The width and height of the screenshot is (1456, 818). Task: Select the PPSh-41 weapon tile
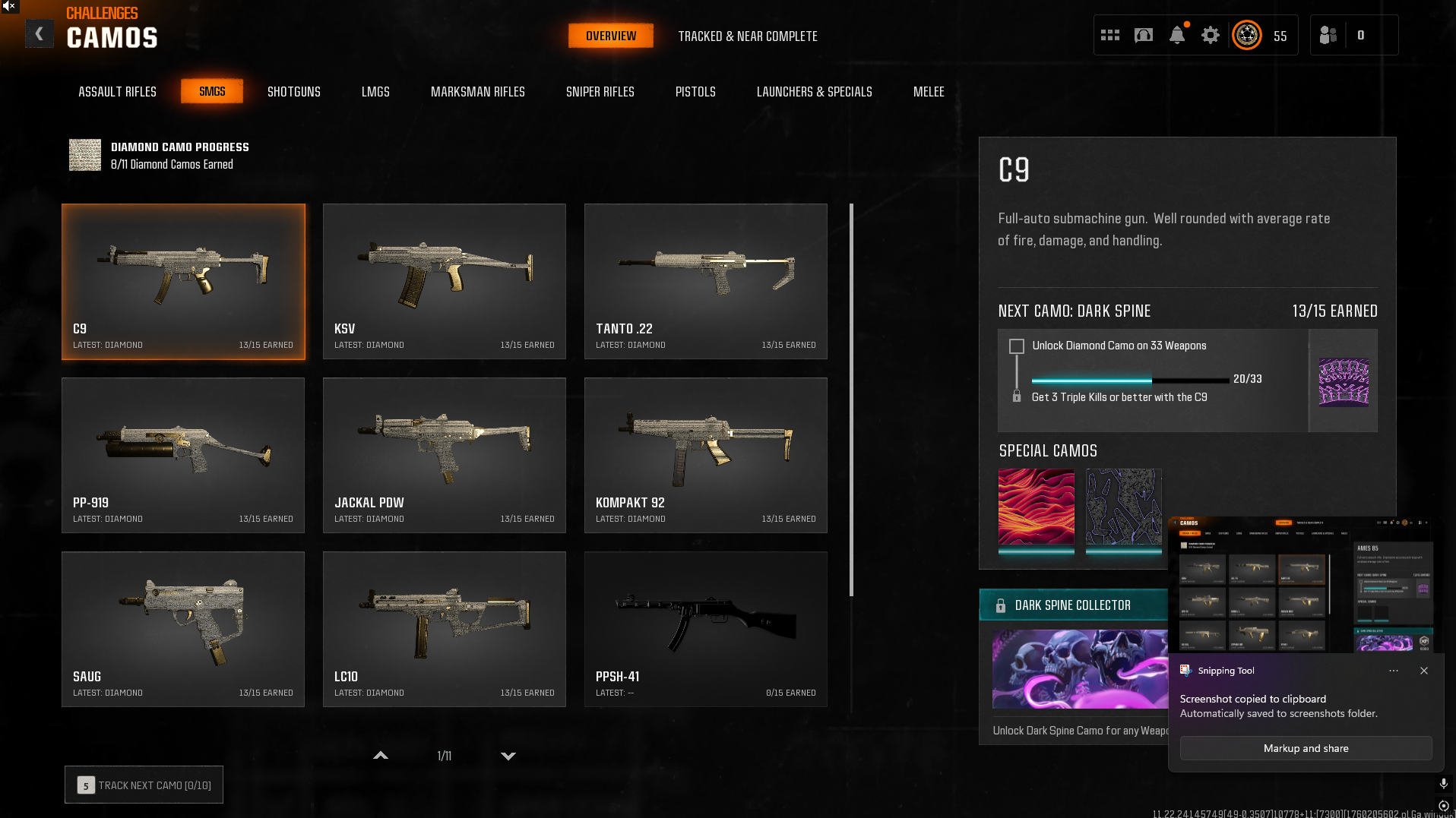pos(705,629)
